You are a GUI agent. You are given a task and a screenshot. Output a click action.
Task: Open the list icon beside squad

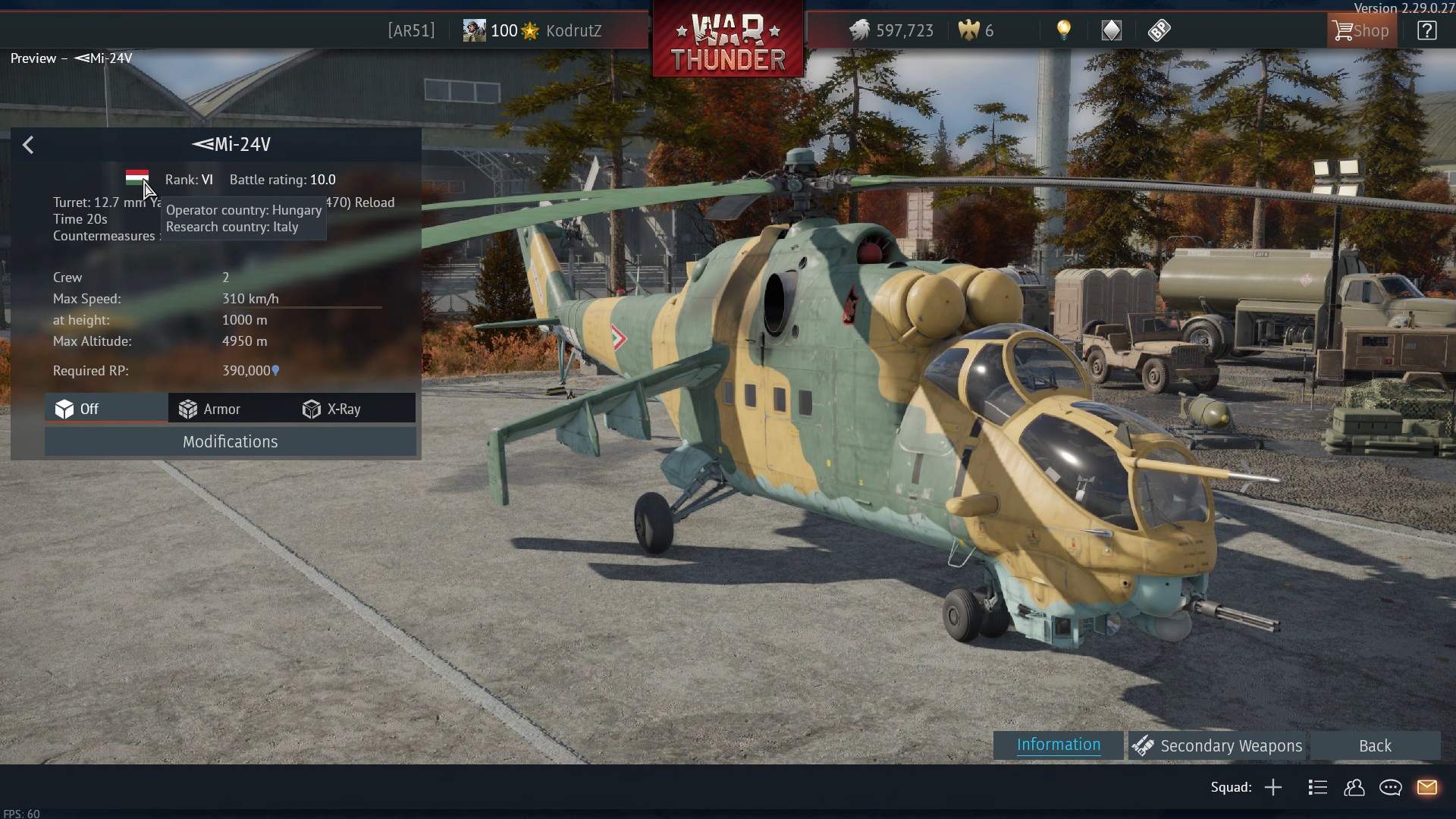pyautogui.click(x=1317, y=787)
